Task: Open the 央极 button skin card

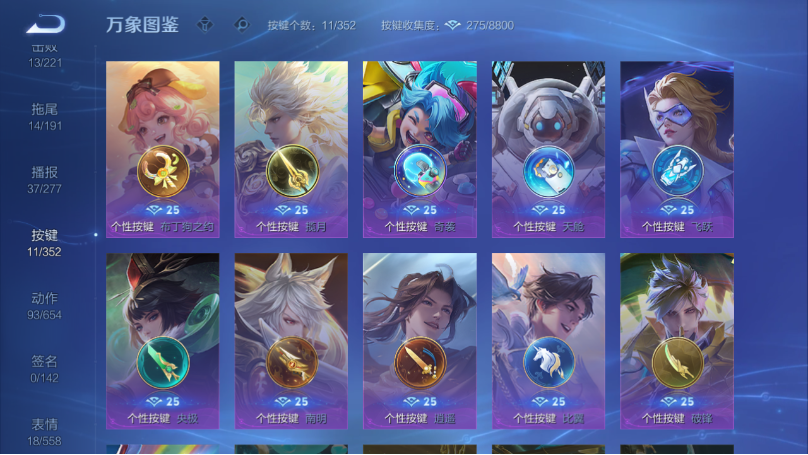Action: click(x=163, y=341)
